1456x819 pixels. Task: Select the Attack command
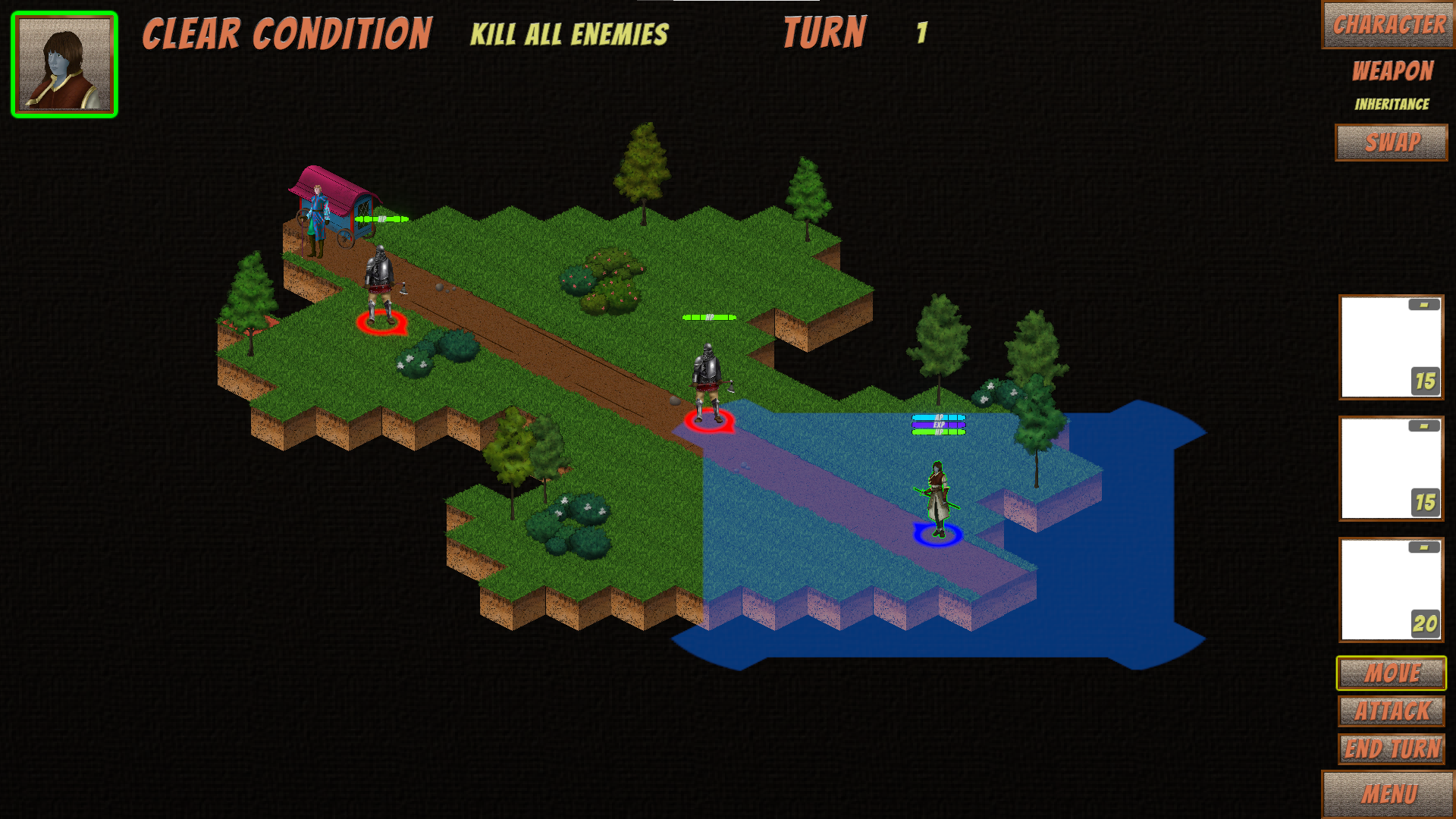1392,711
